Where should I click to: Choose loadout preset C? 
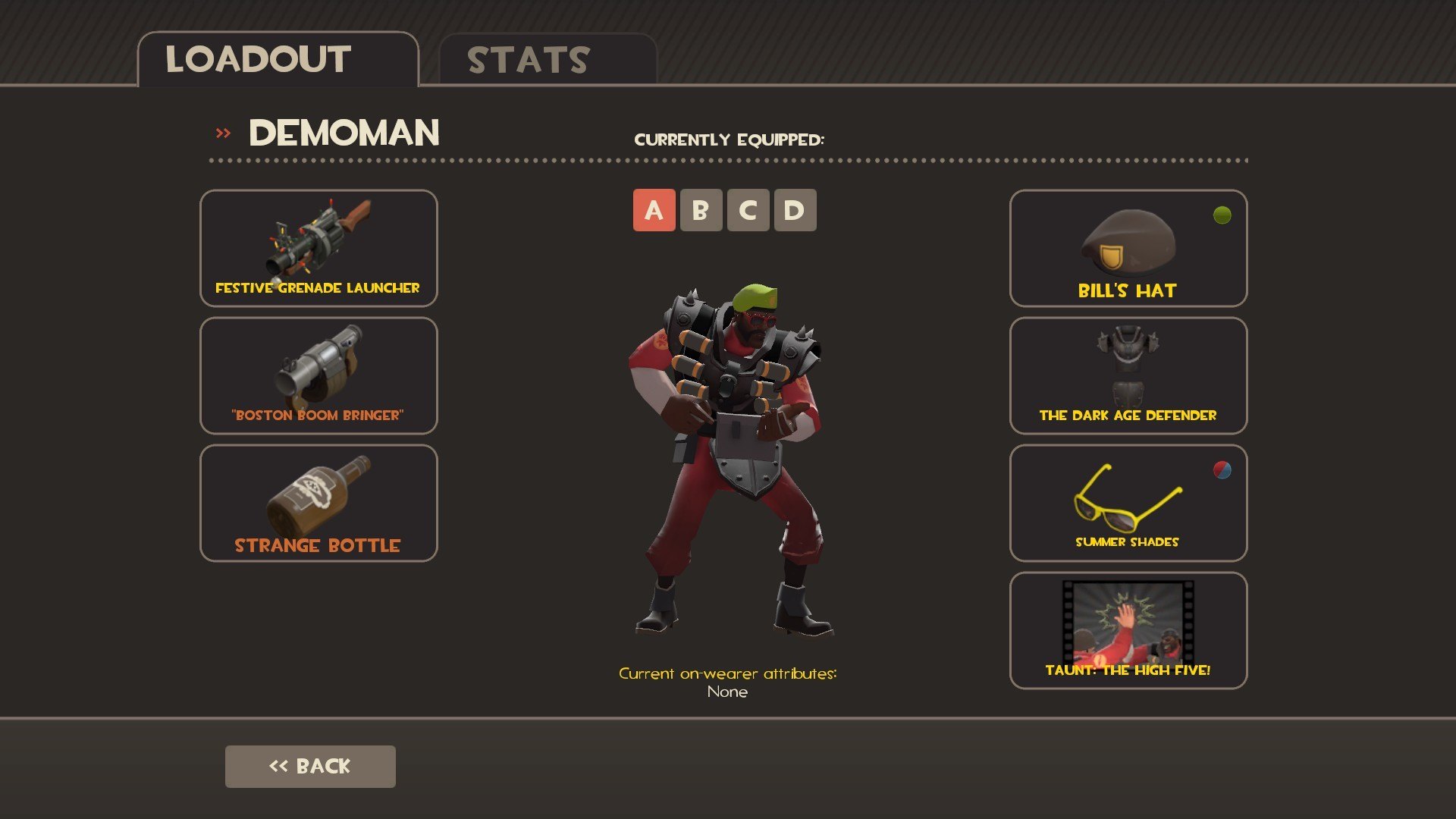tap(748, 210)
